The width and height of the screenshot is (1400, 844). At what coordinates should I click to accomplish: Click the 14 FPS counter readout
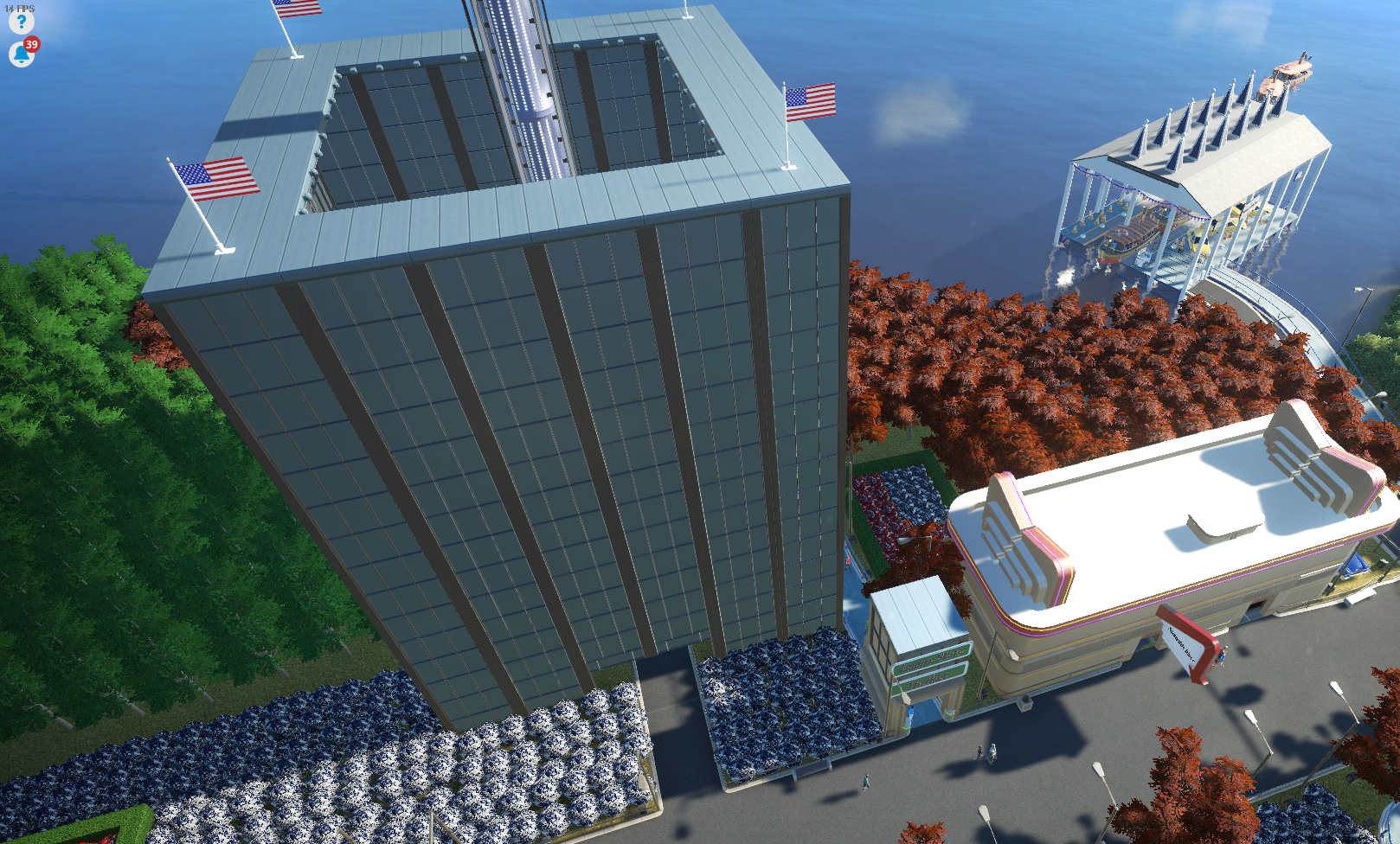[x=17, y=6]
